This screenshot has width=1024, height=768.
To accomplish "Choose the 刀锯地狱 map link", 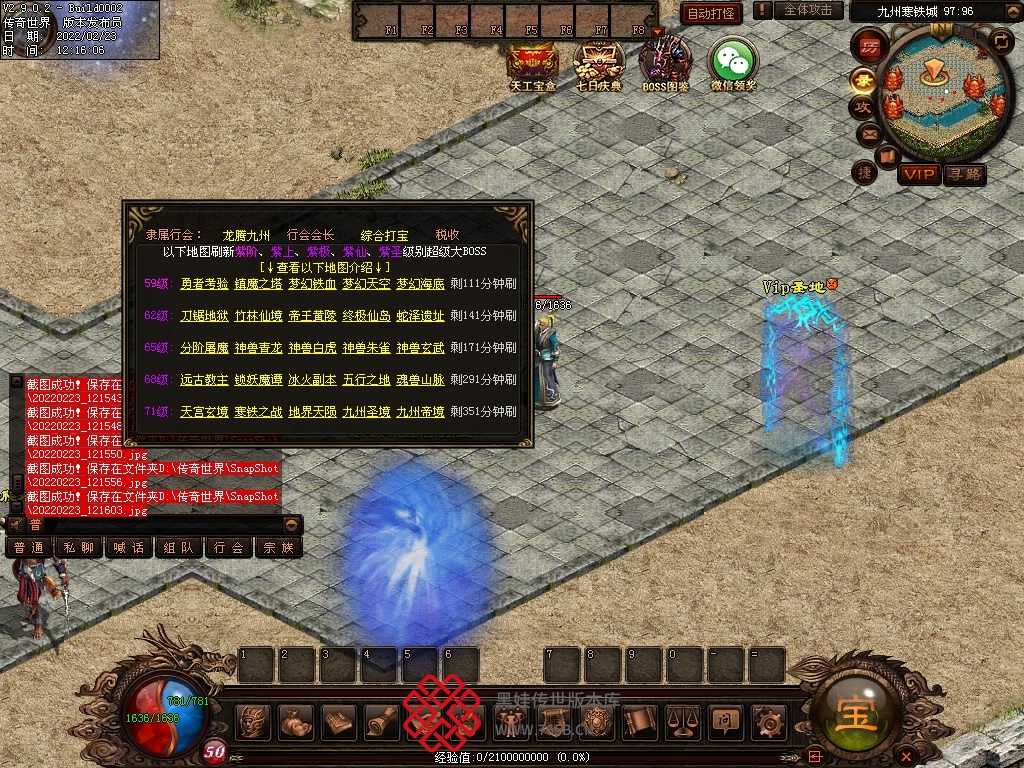I will (204, 316).
